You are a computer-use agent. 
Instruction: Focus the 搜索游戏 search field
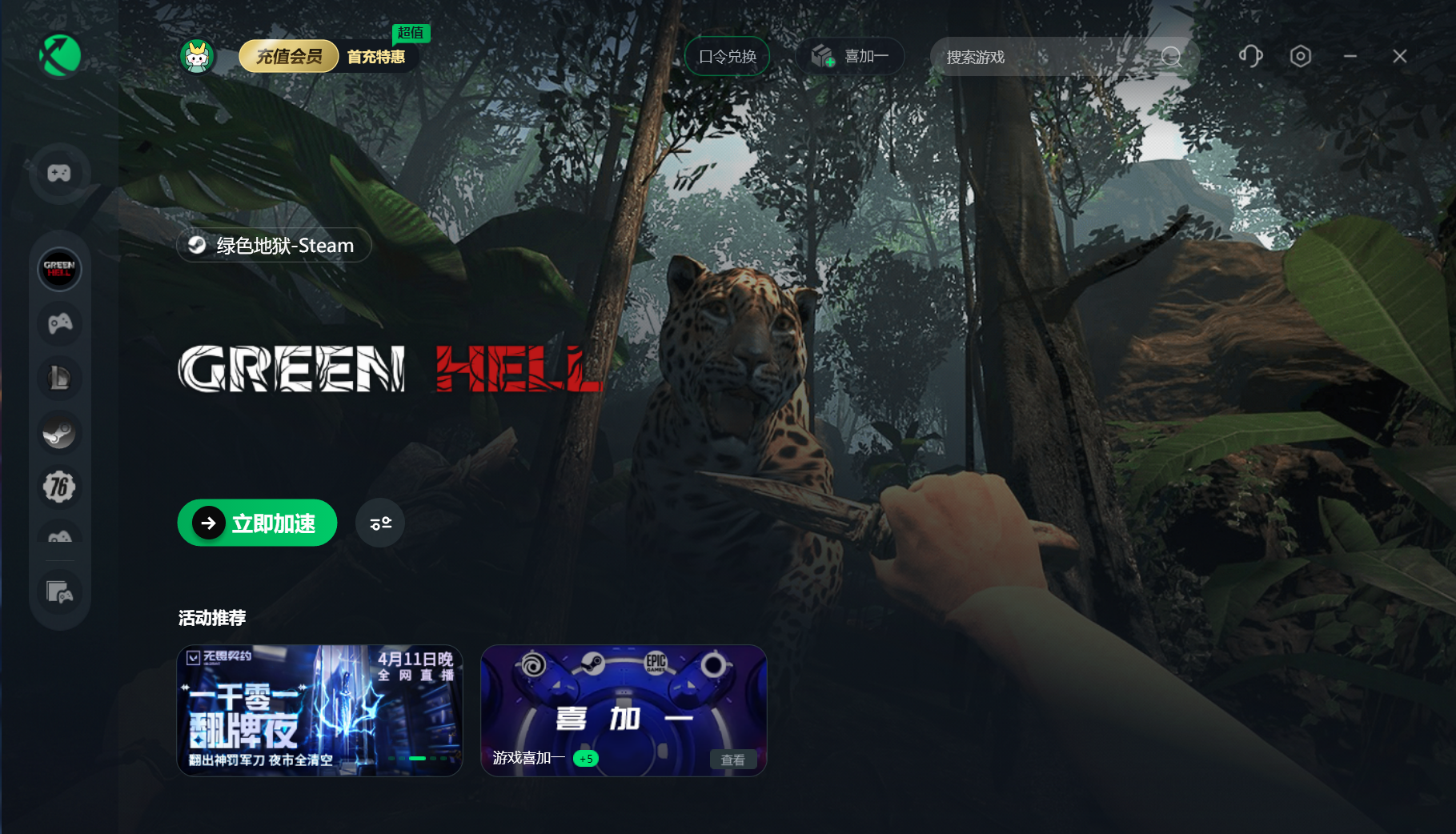[x=1049, y=57]
